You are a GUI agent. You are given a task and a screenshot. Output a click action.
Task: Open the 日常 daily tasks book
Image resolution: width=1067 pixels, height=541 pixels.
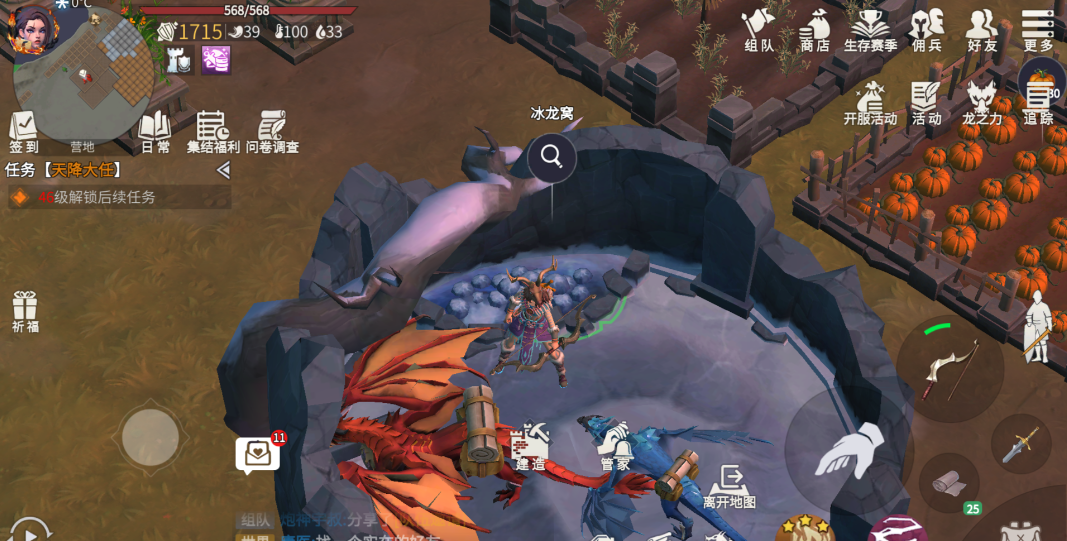click(155, 131)
